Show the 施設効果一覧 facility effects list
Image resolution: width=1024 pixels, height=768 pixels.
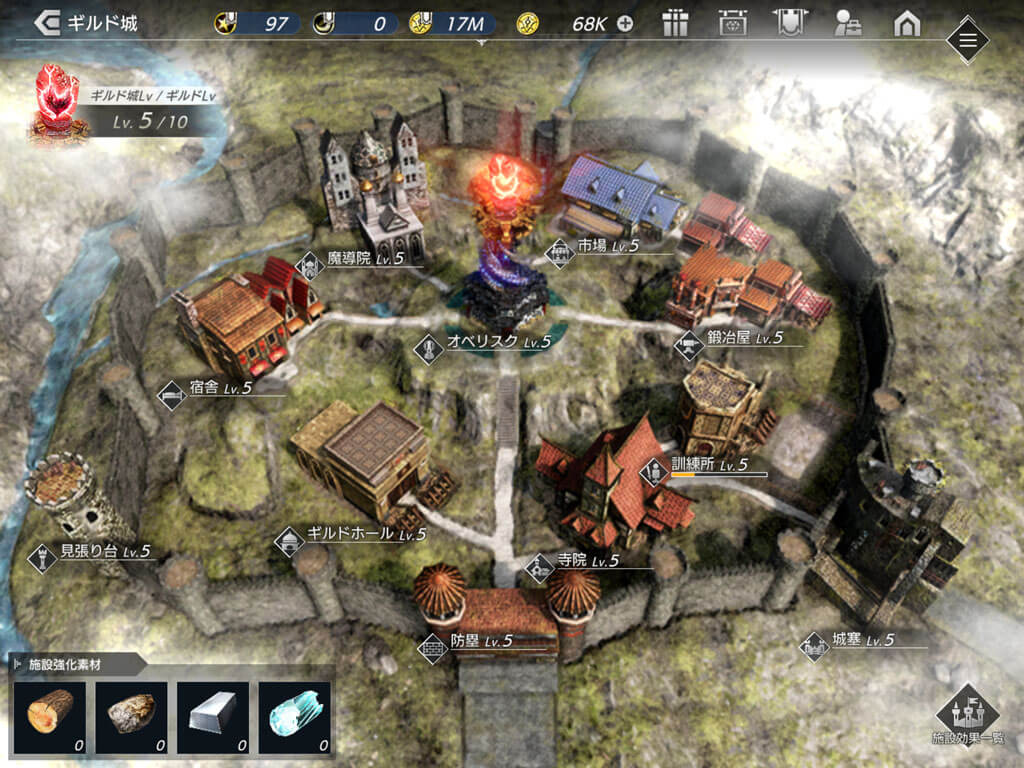(967, 713)
